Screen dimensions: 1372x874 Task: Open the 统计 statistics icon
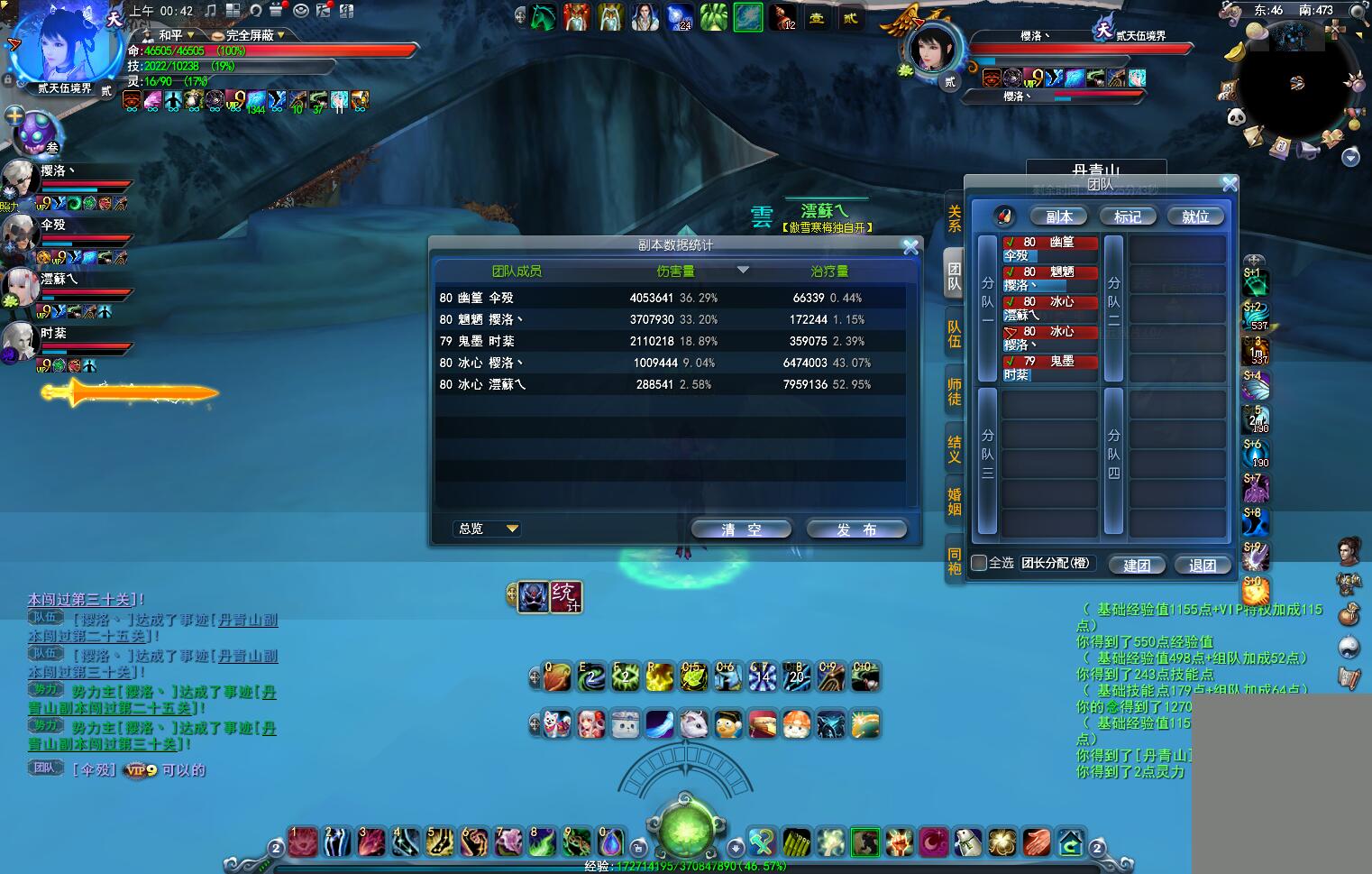565,596
